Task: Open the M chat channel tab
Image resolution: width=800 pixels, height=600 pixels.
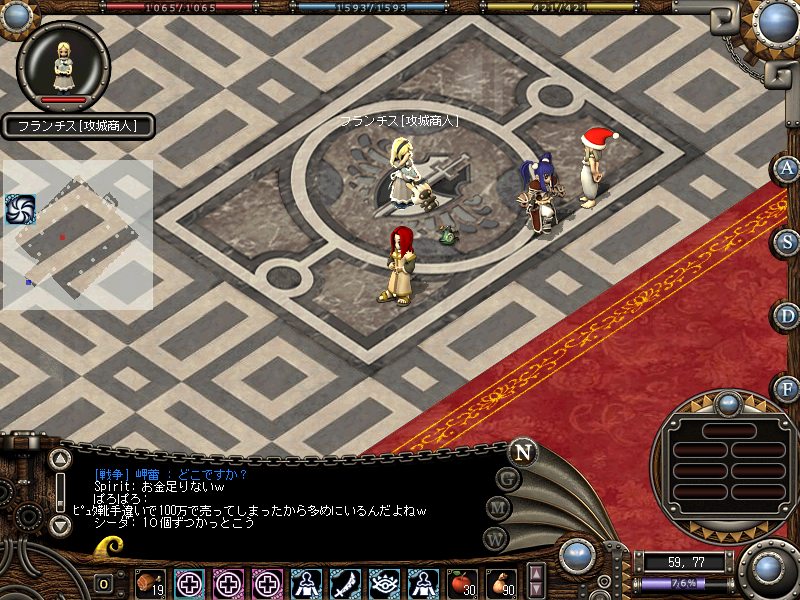Action: pyautogui.click(x=500, y=507)
